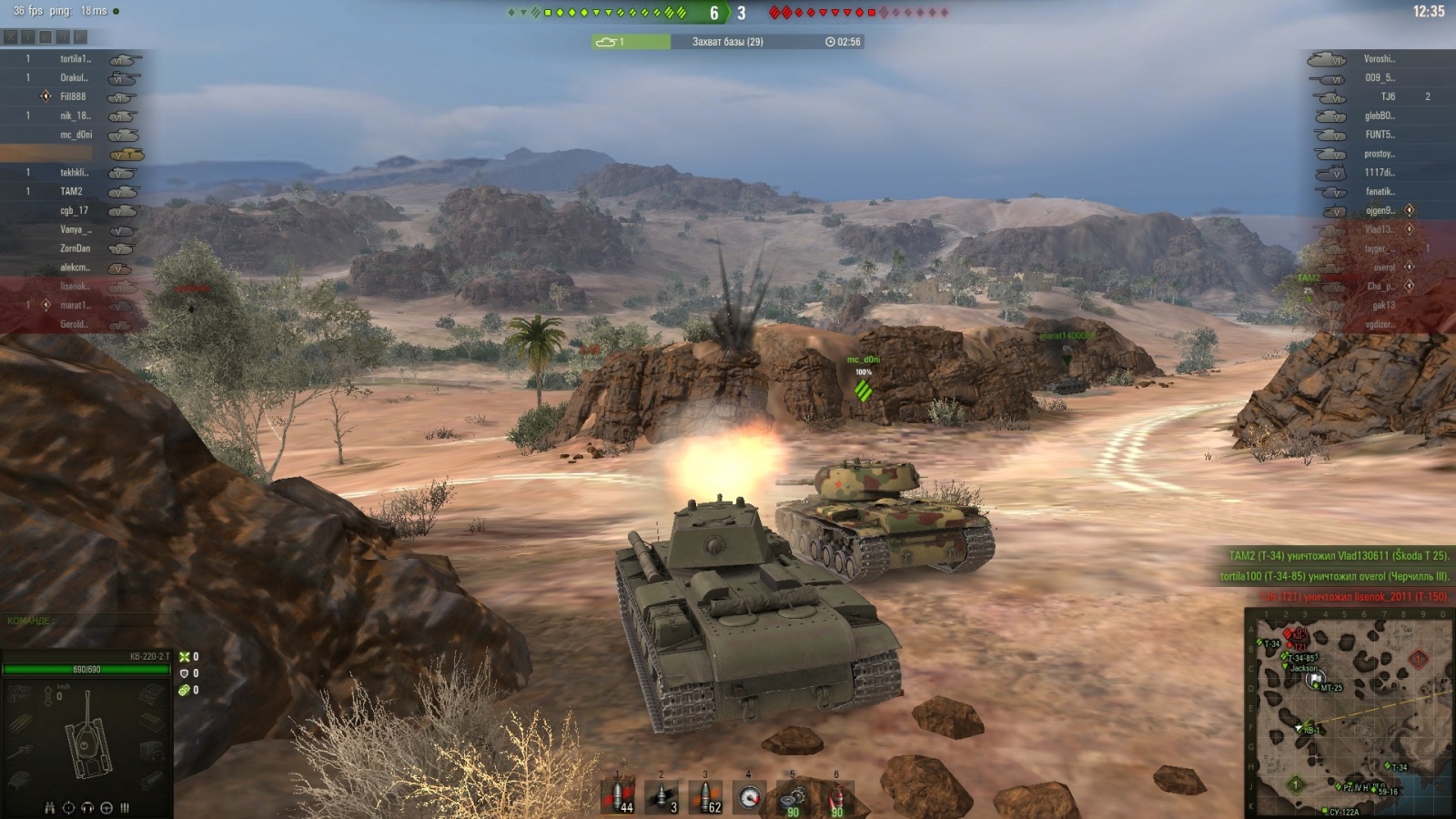Image resolution: width=1456 pixels, height=819 pixels.
Task: Select enemy player glebBO in the enemy list
Action: [x=1378, y=116]
